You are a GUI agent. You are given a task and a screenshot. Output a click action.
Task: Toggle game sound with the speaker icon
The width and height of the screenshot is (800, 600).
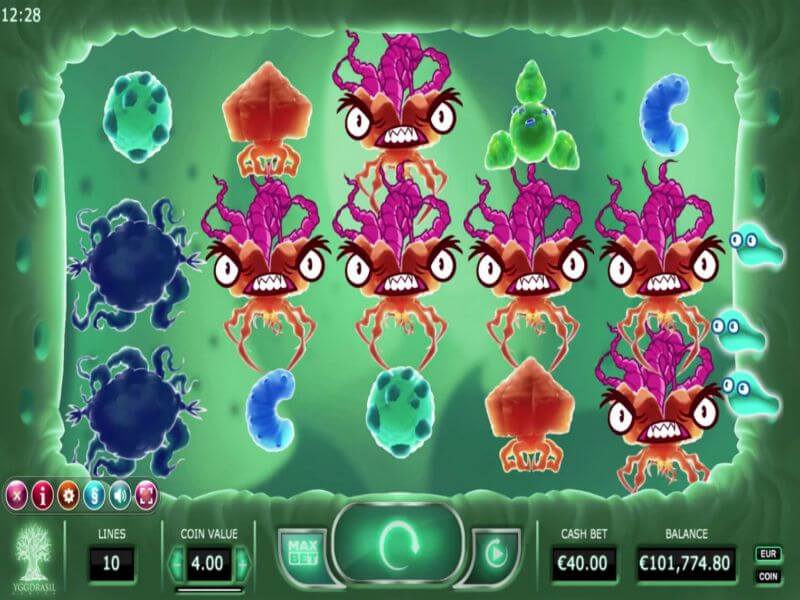120,493
